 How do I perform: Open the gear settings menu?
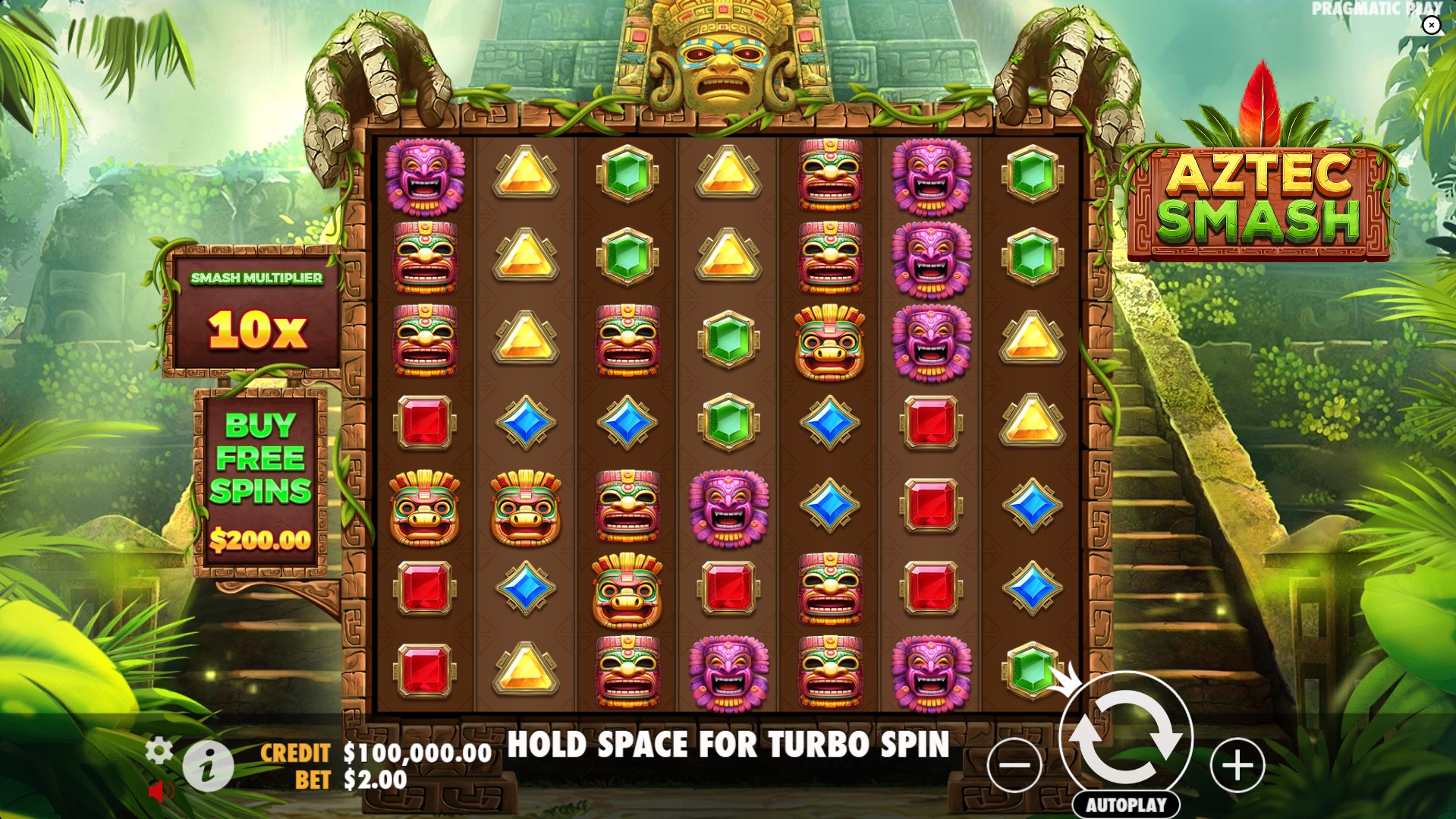pyautogui.click(x=159, y=750)
